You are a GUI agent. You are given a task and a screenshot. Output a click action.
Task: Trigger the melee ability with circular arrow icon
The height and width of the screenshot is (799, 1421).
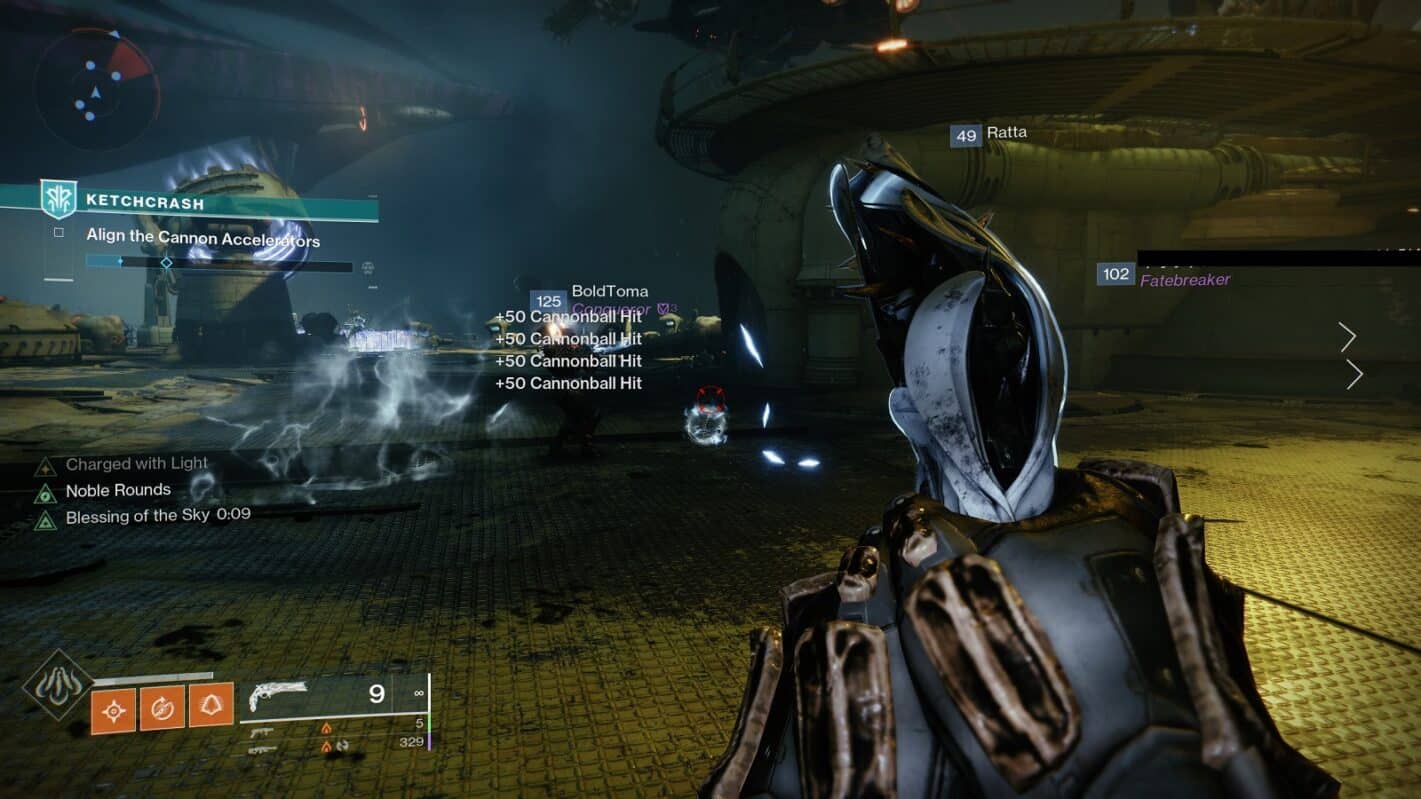(x=162, y=707)
